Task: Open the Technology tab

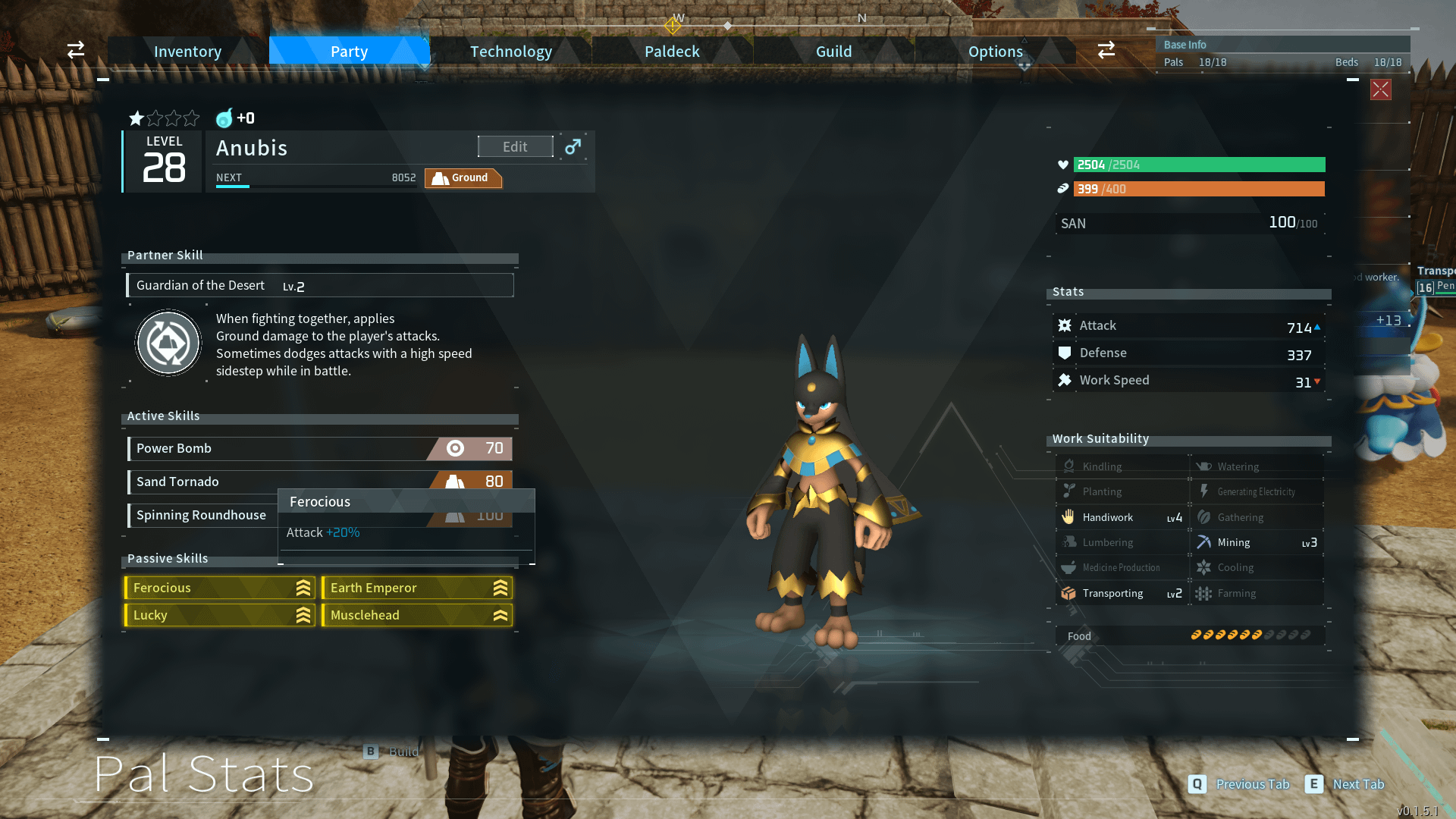Action: pos(510,52)
